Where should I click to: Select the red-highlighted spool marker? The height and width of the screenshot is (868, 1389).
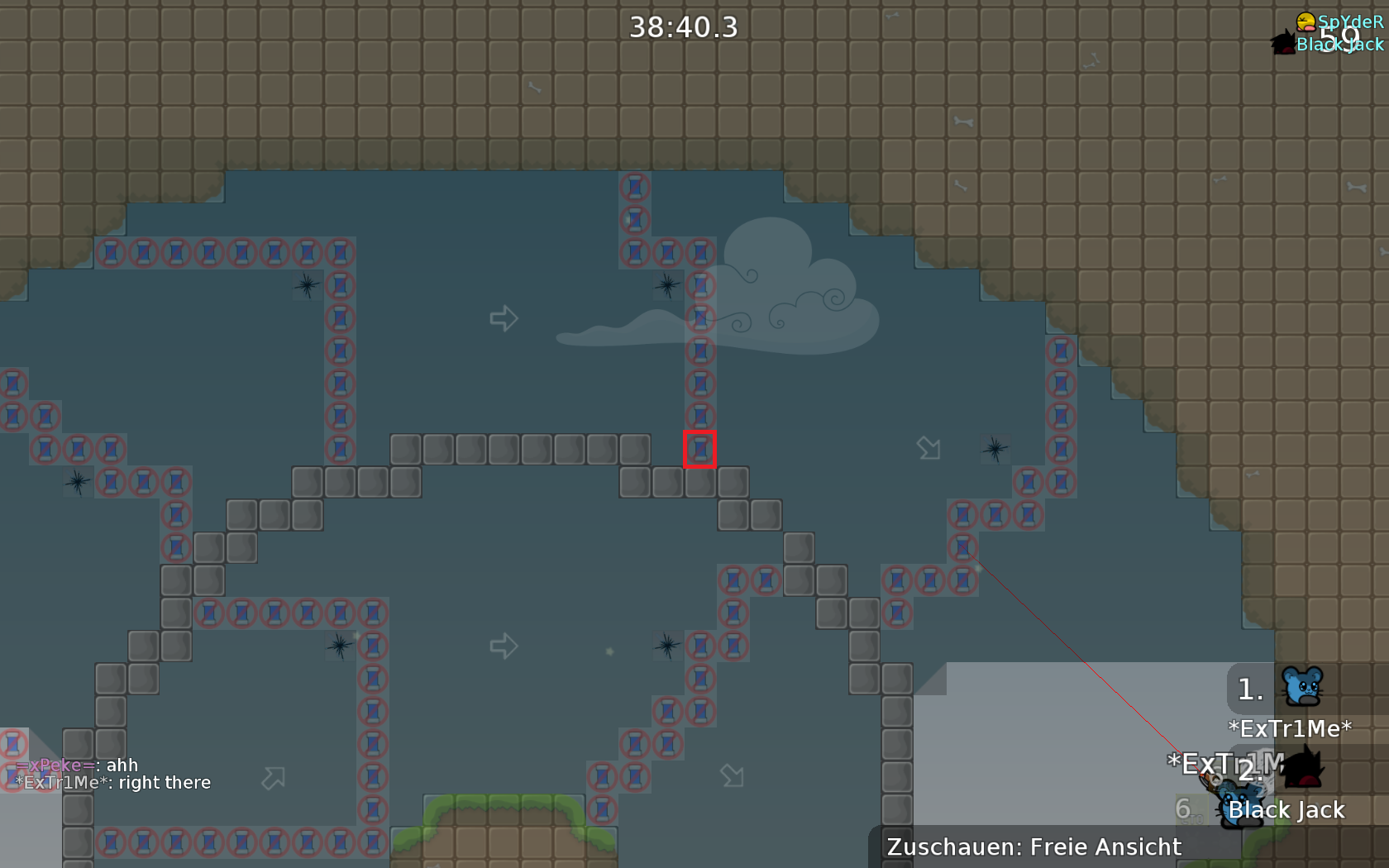pos(701,449)
